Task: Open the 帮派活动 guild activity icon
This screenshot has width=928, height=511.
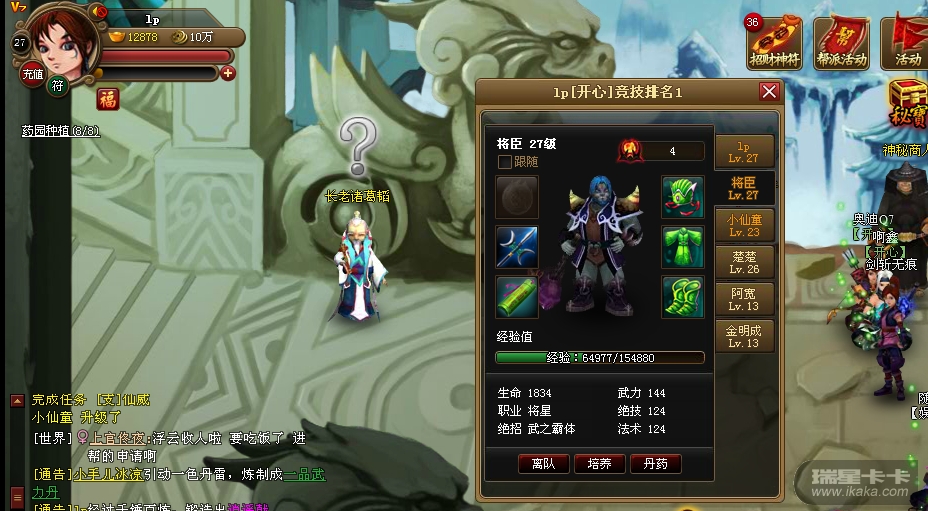Action: tap(841, 42)
